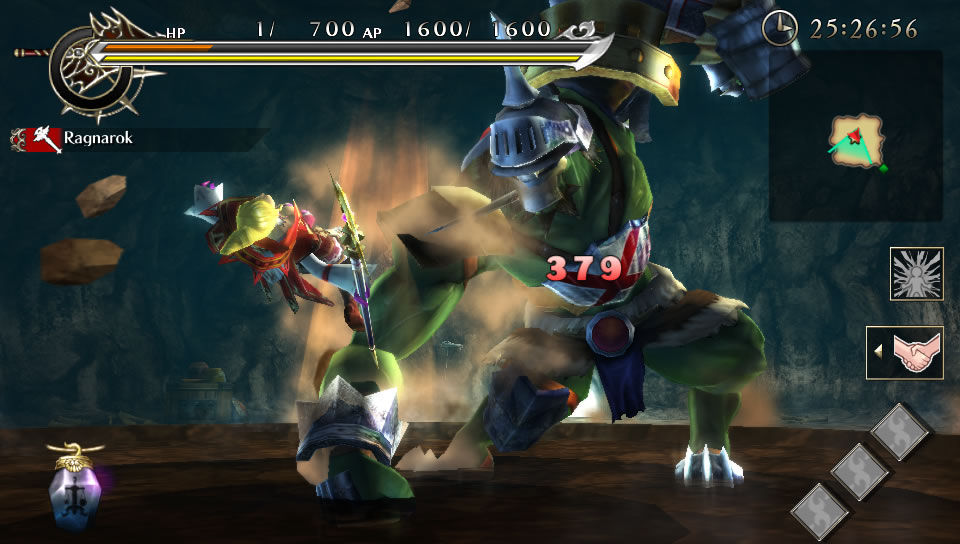Open the handshake co-op panel
960x544 pixels.
click(x=908, y=353)
